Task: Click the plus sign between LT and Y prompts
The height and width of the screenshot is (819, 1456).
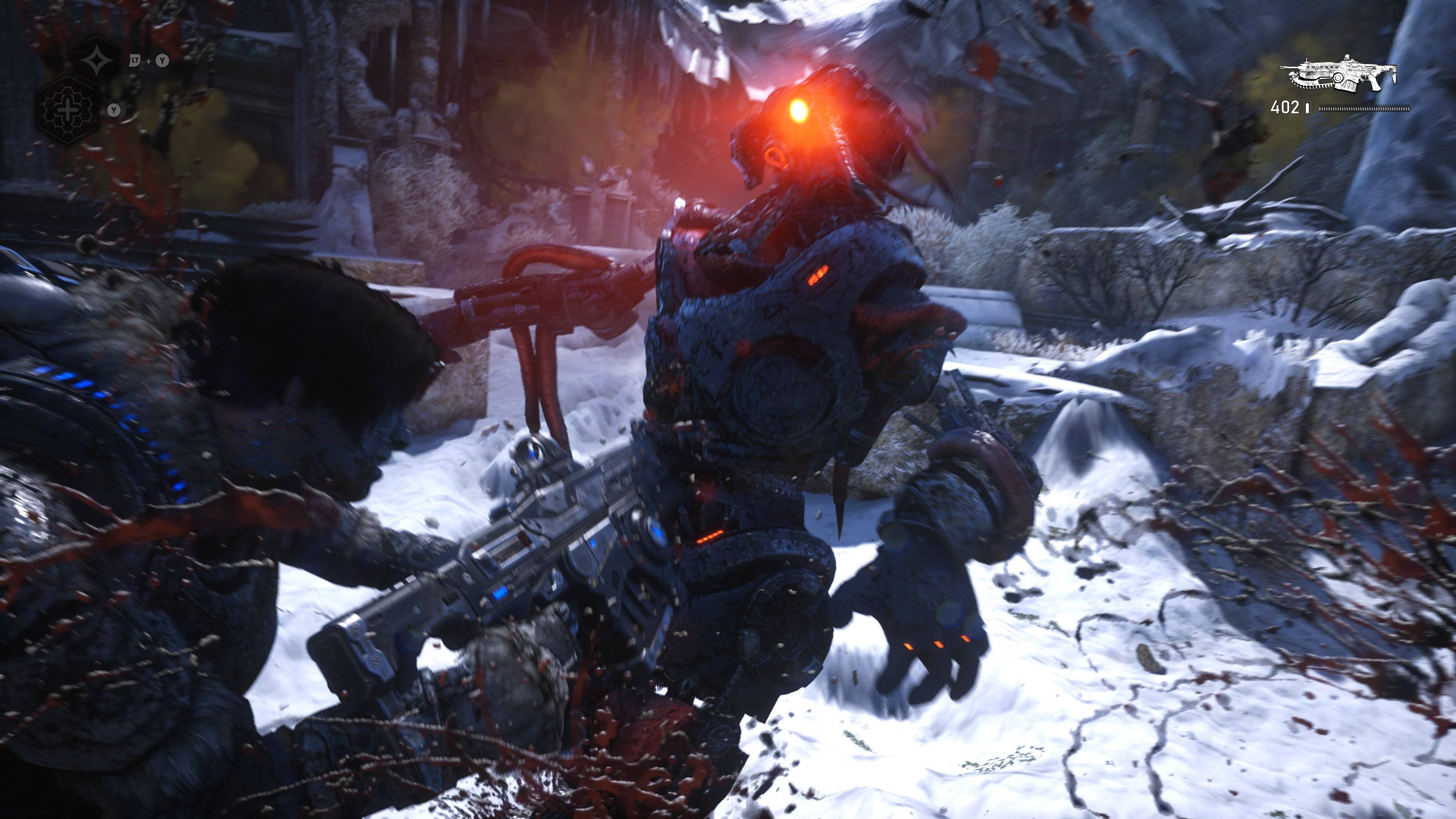Action: (149, 61)
